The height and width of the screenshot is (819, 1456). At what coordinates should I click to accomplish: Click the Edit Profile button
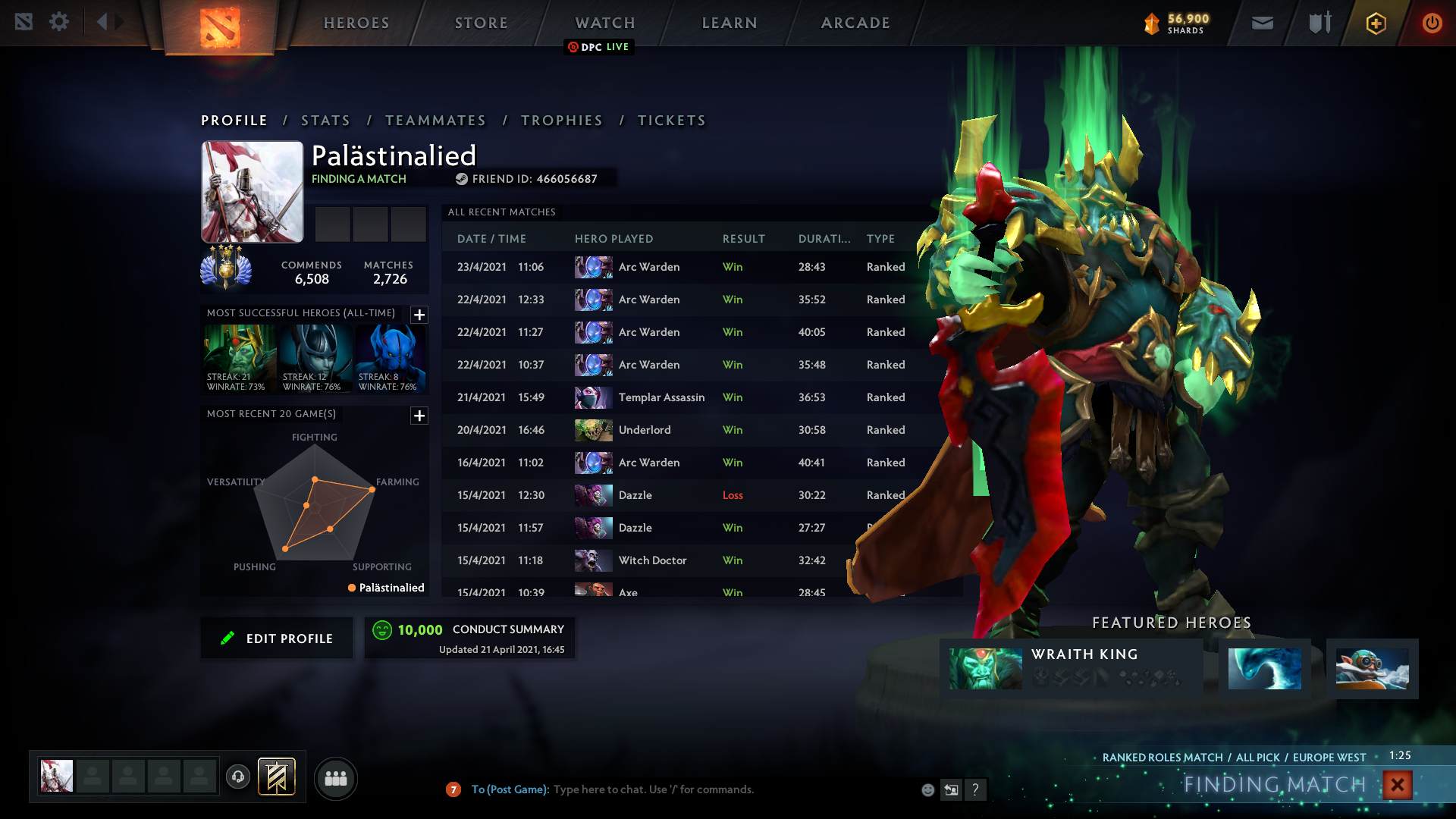[x=277, y=639]
